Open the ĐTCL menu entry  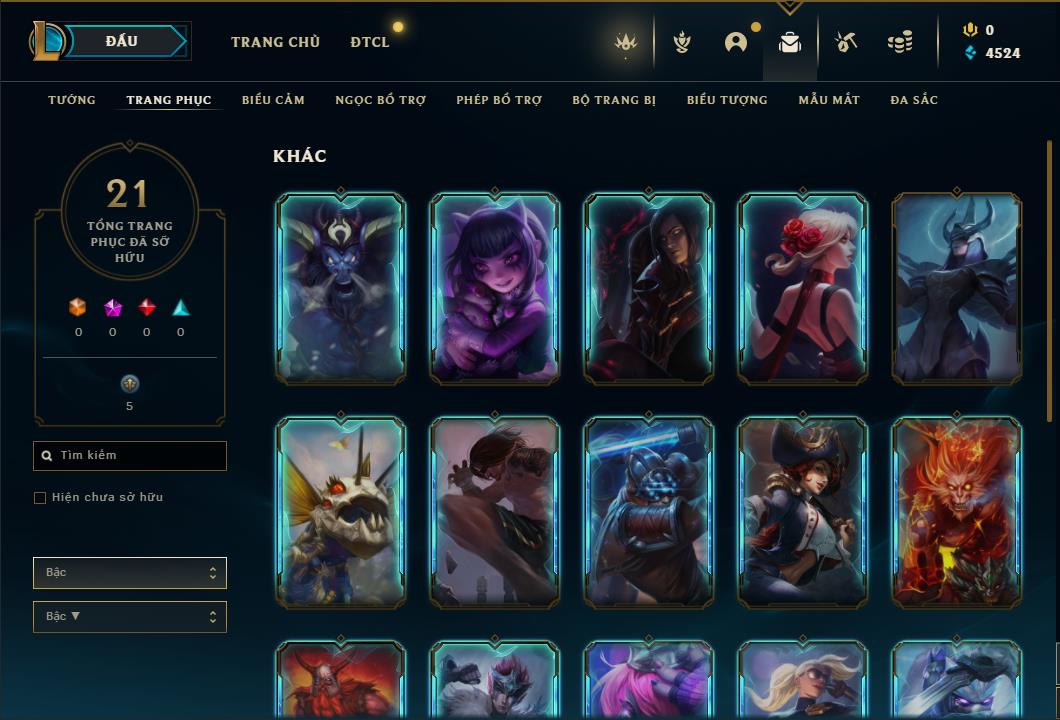[x=370, y=42]
